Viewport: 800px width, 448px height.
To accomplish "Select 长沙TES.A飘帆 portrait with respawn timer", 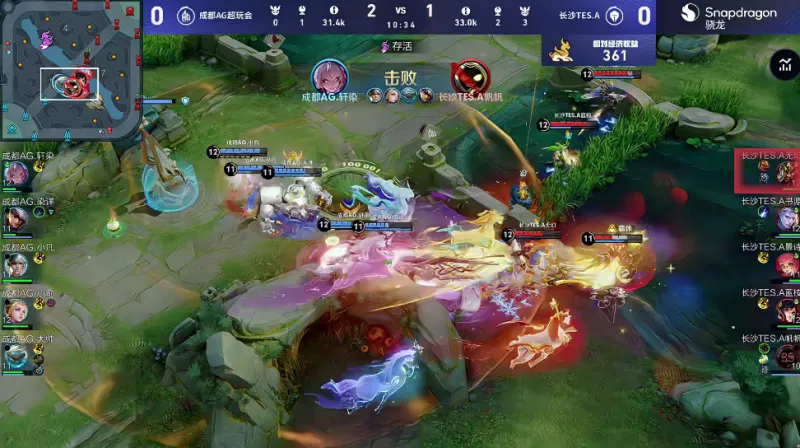I will (x=786, y=357).
